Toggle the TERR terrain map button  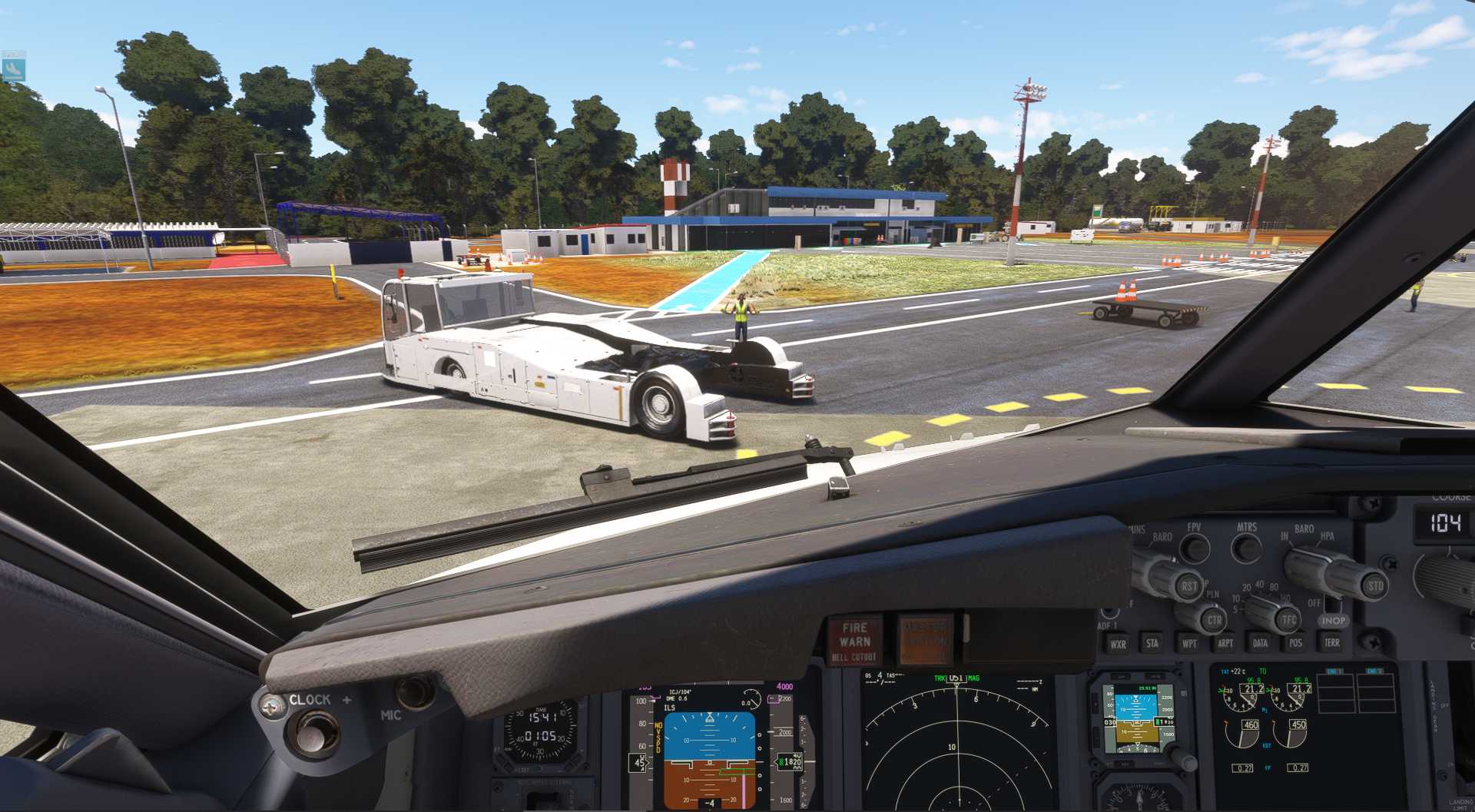[1331, 642]
